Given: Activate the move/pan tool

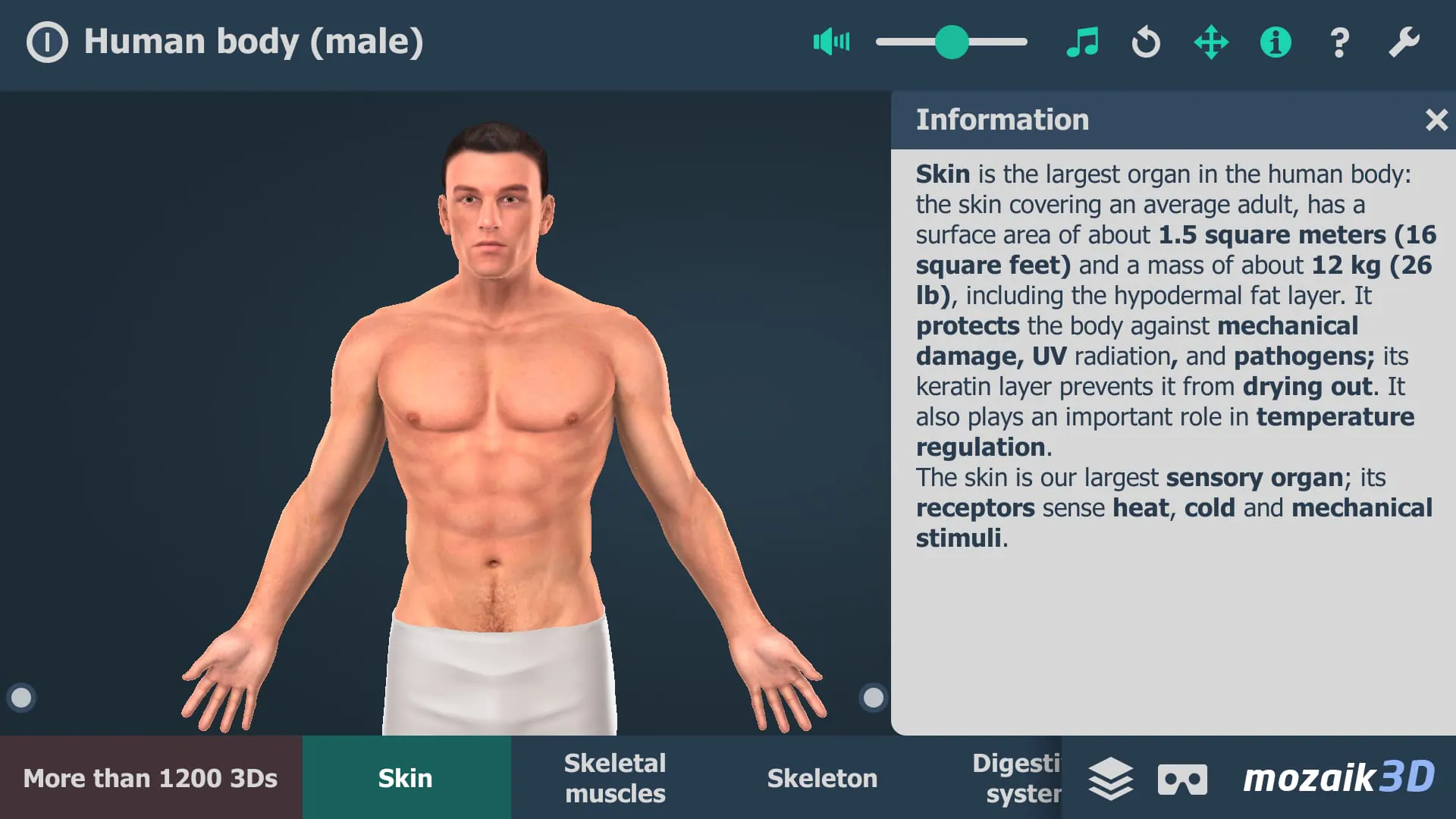Looking at the screenshot, I should (1210, 42).
